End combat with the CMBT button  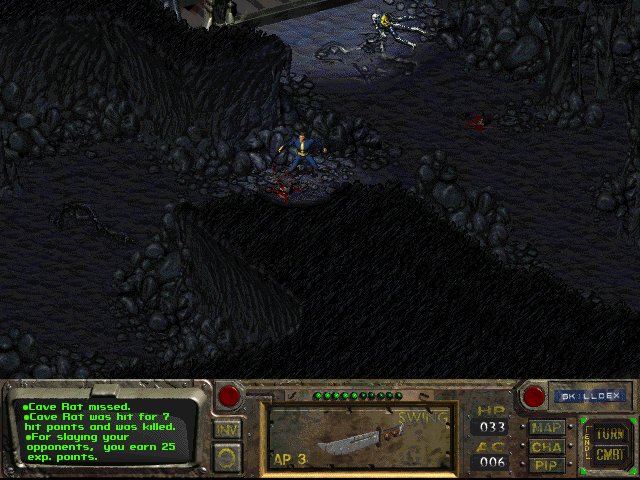pyautogui.click(x=607, y=455)
